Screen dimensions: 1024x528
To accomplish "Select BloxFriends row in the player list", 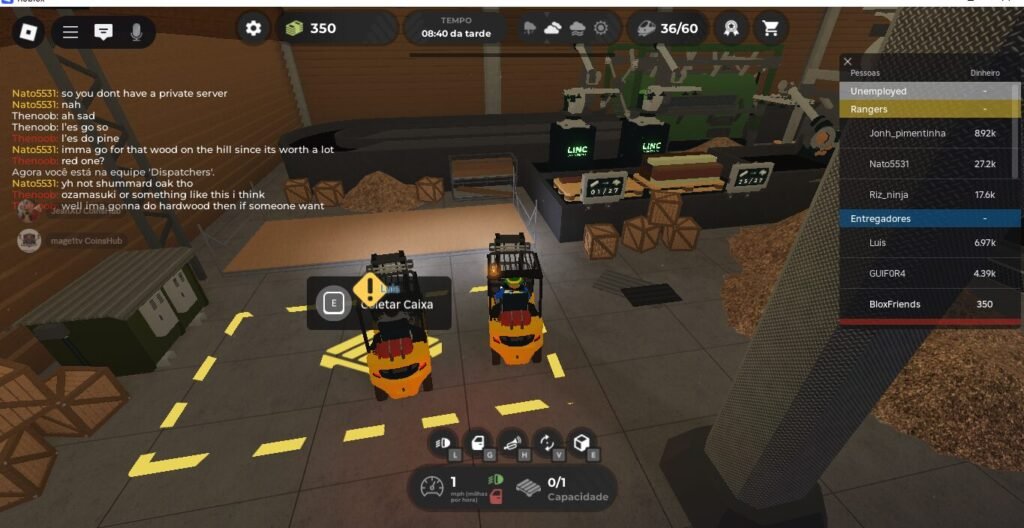I will [929, 304].
